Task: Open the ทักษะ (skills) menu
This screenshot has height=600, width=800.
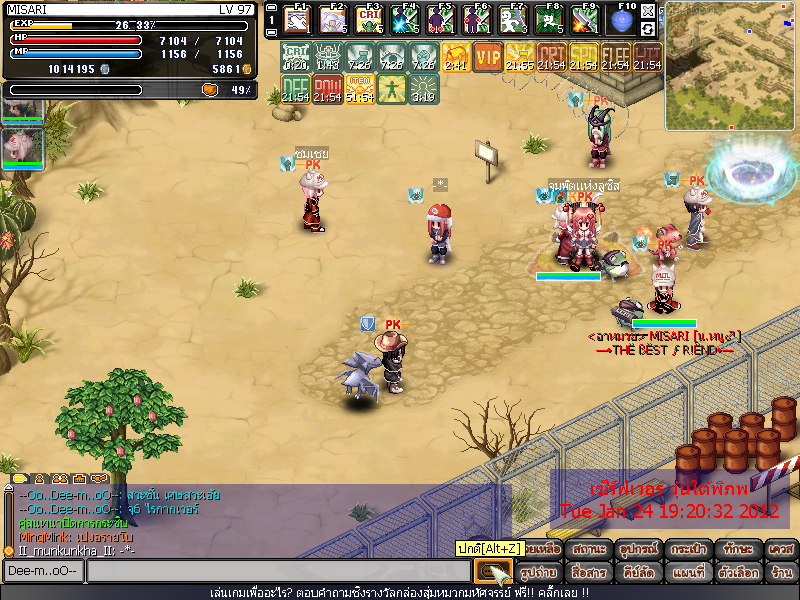Action: click(x=735, y=549)
